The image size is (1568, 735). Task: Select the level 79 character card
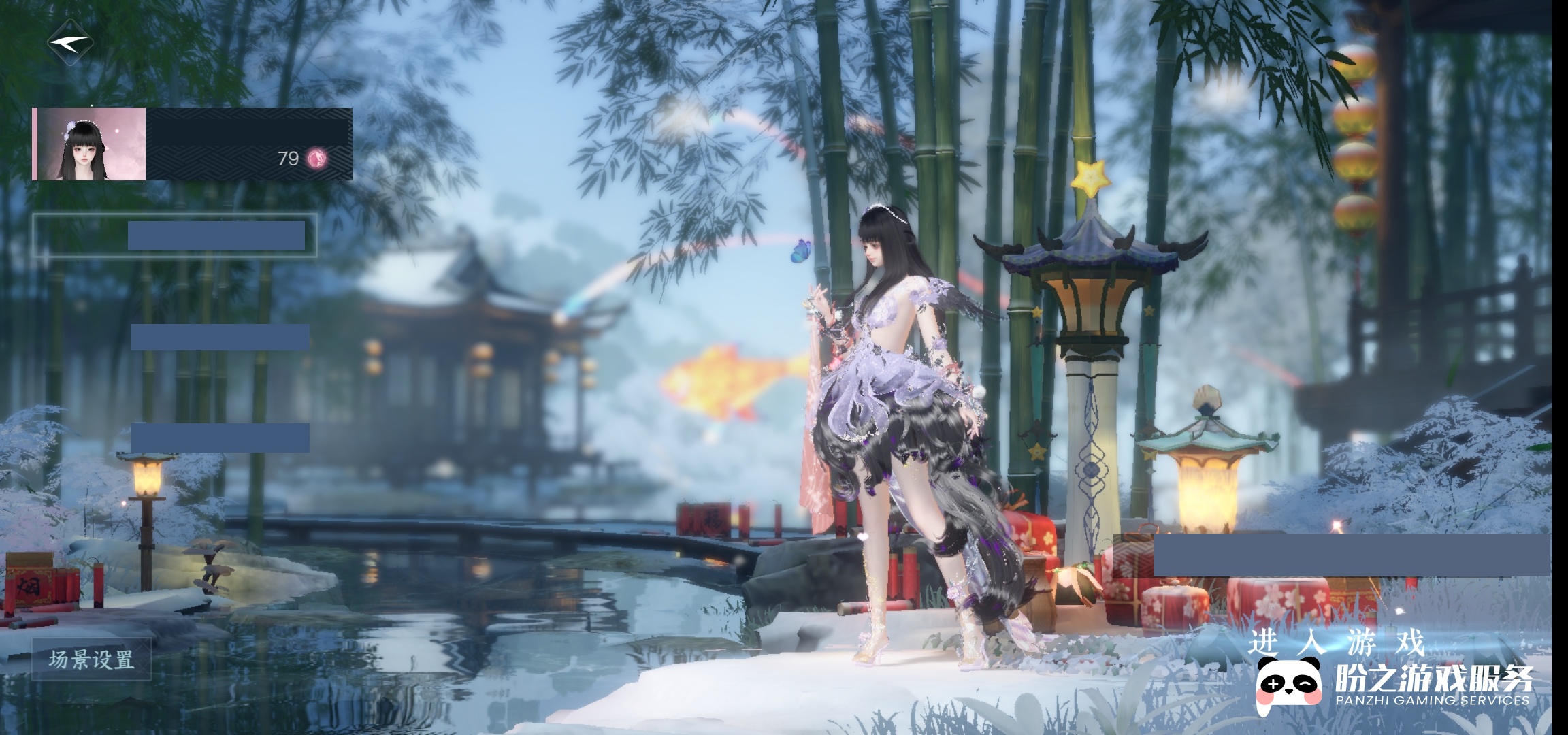click(192, 144)
